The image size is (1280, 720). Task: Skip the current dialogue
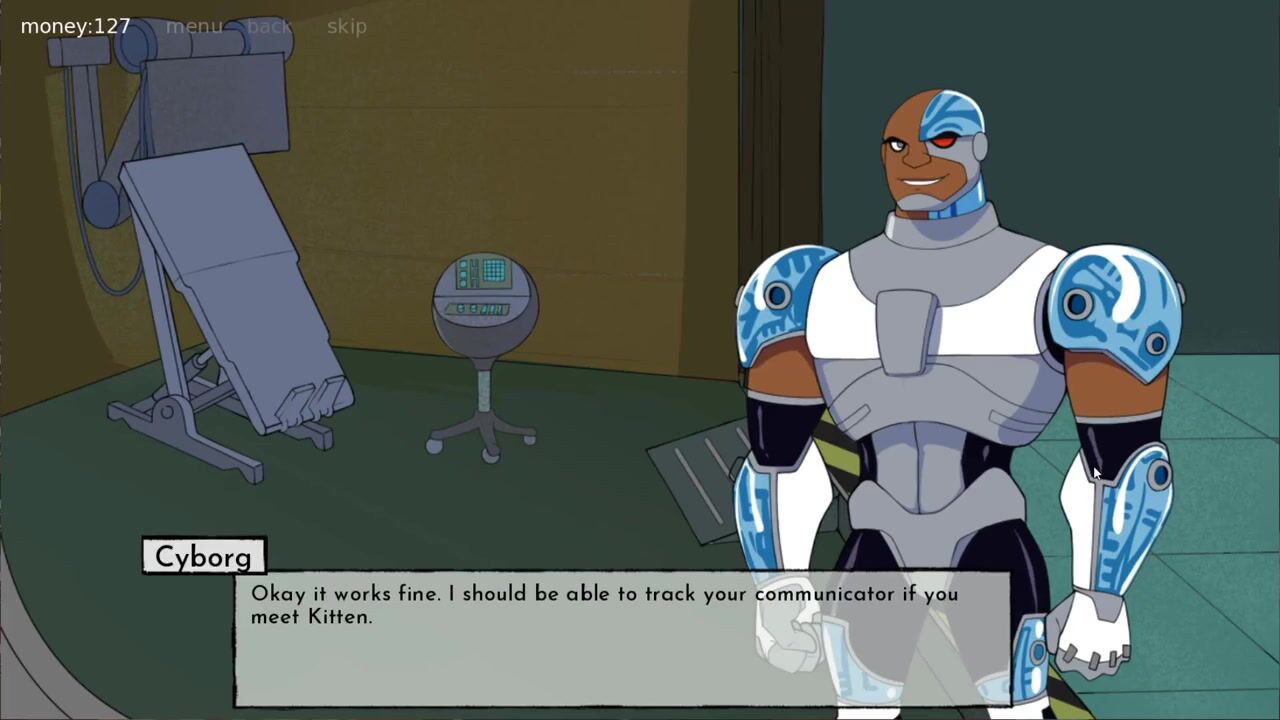pyautogui.click(x=346, y=26)
